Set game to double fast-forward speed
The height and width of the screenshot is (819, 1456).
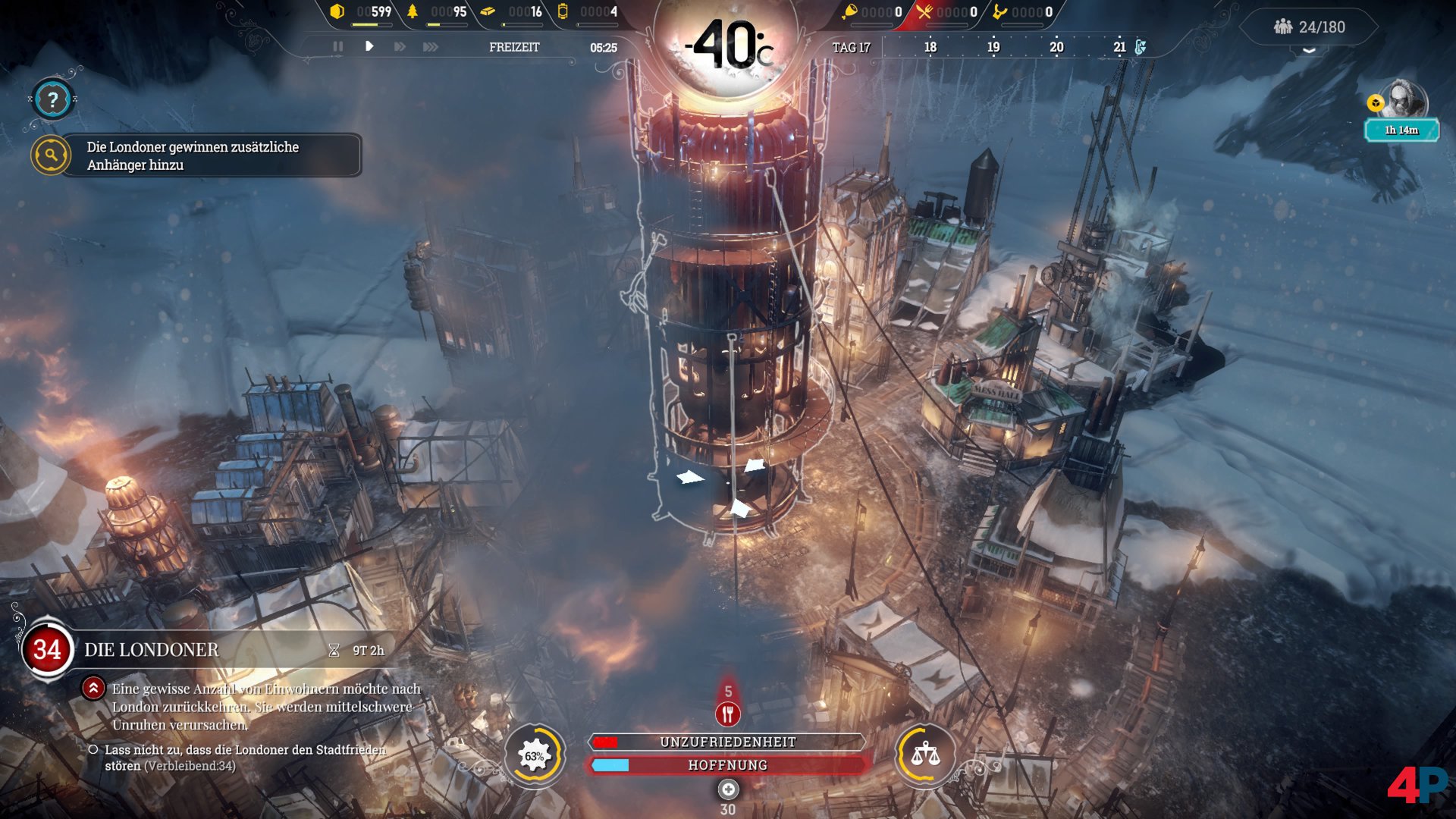click(399, 47)
